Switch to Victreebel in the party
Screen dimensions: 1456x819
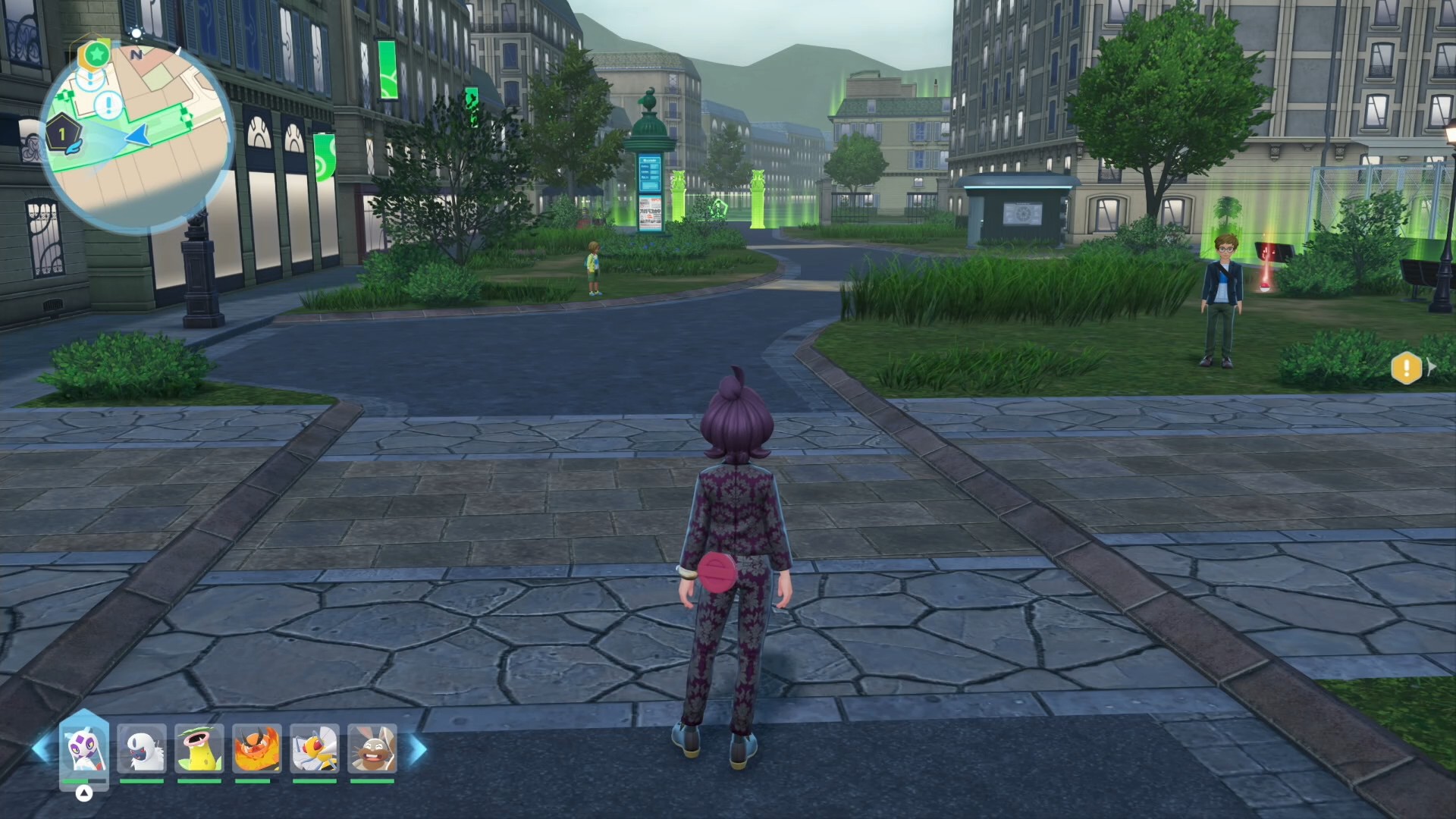(199, 748)
